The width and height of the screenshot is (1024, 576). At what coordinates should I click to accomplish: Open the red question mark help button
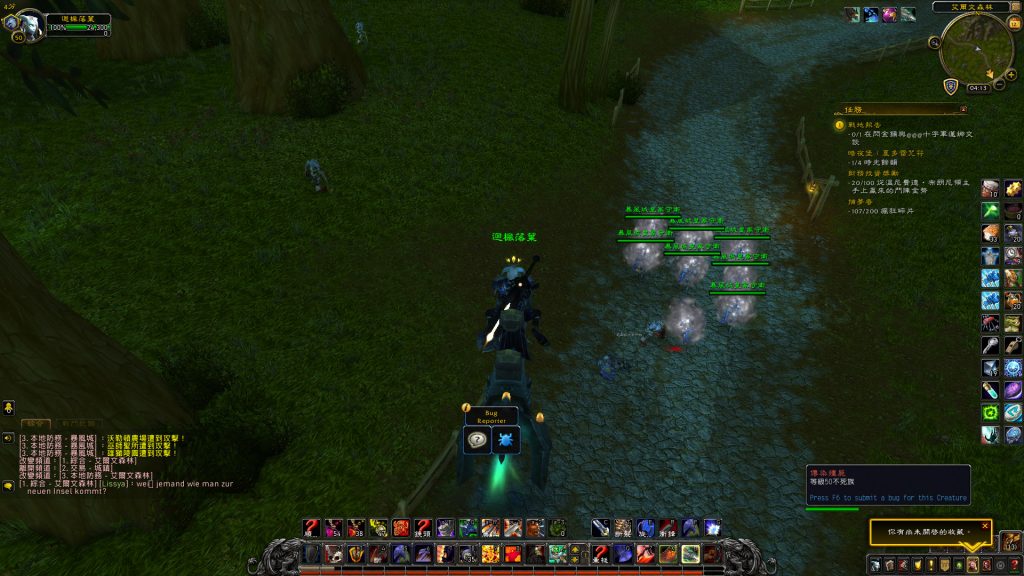(1014, 565)
